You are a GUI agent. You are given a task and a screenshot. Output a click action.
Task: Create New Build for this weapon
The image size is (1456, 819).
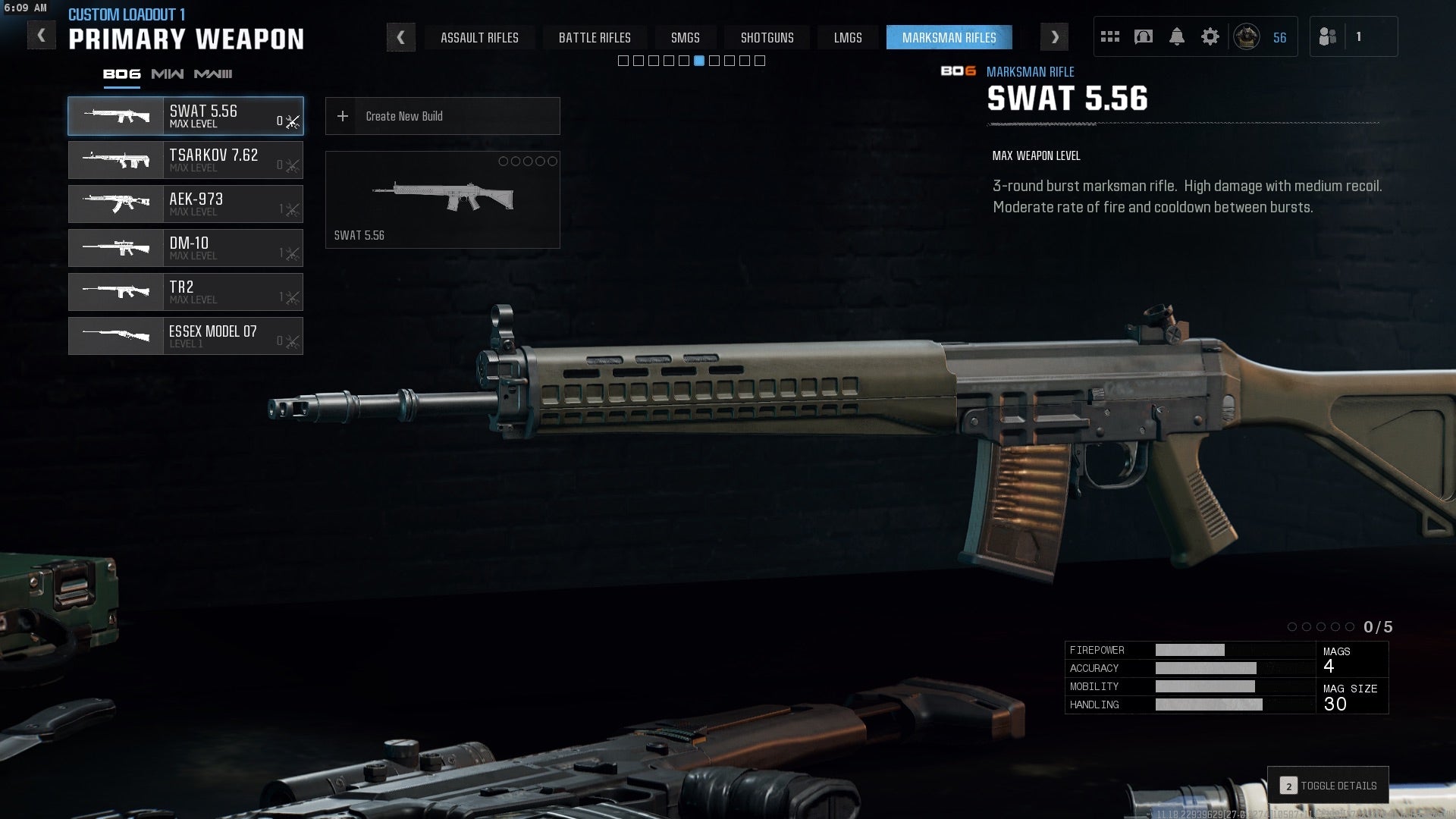[442, 116]
